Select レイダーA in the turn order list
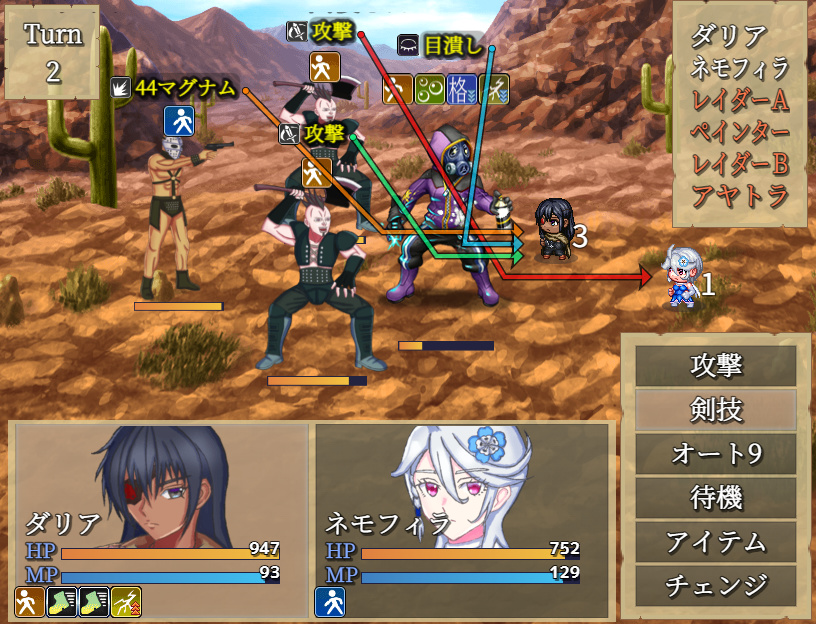The image size is (816, 624). point(740,100)
